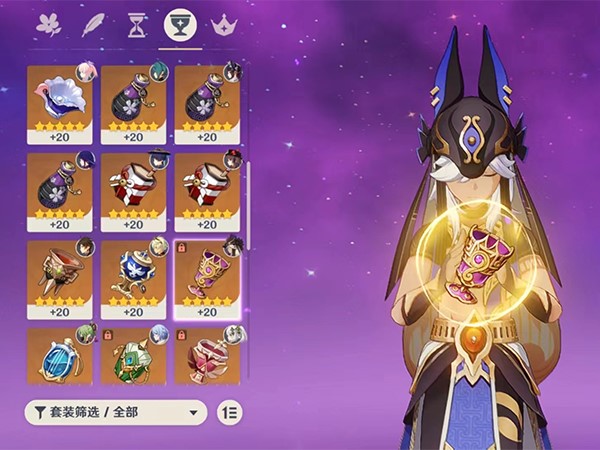The height and width of the screenshot is (450, 600).
Task: Show the crown circlet tab
Action: click(x=223, y=25)
